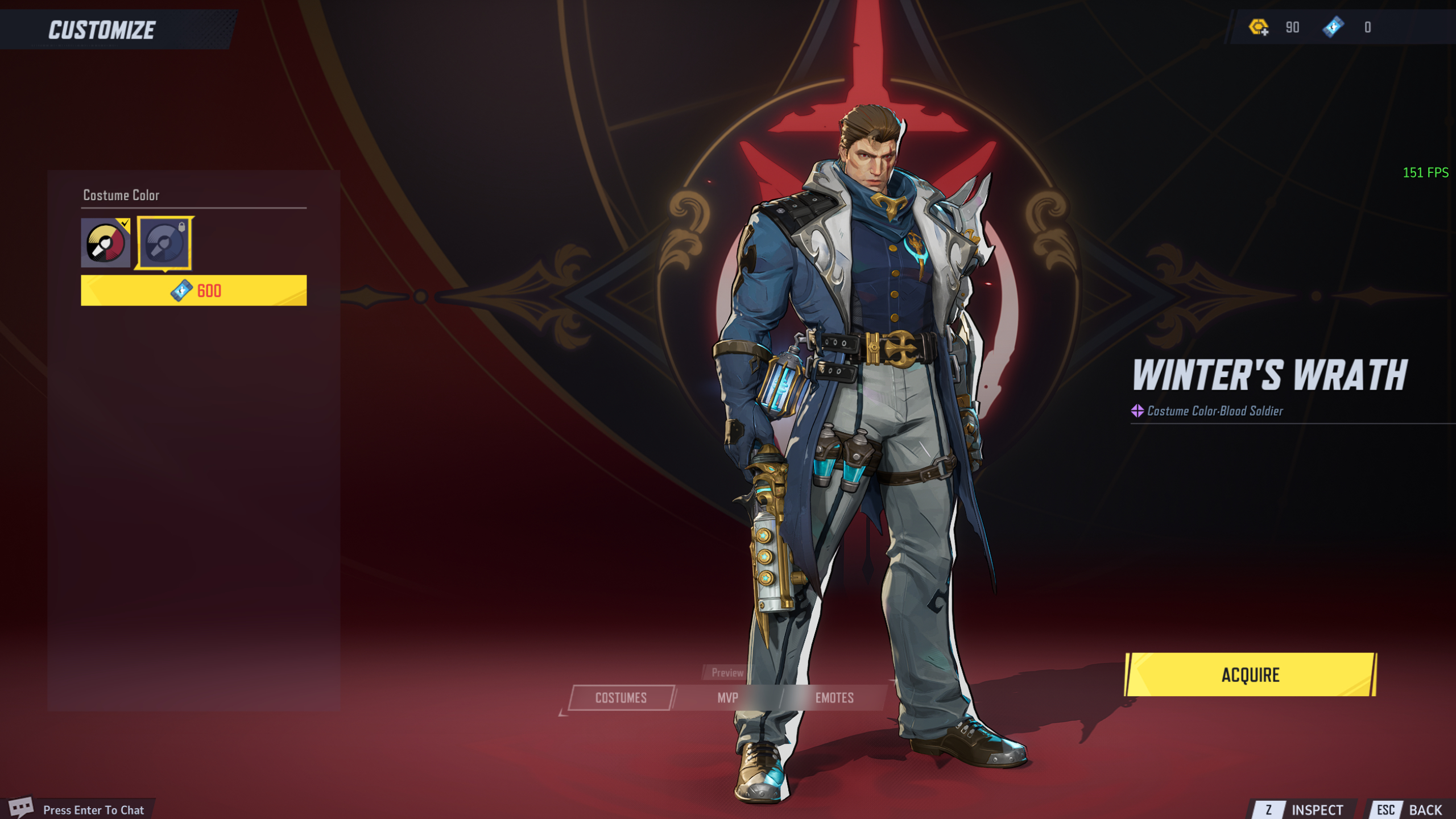Switch to the COSTUMES tab

(x=621, y=698)
